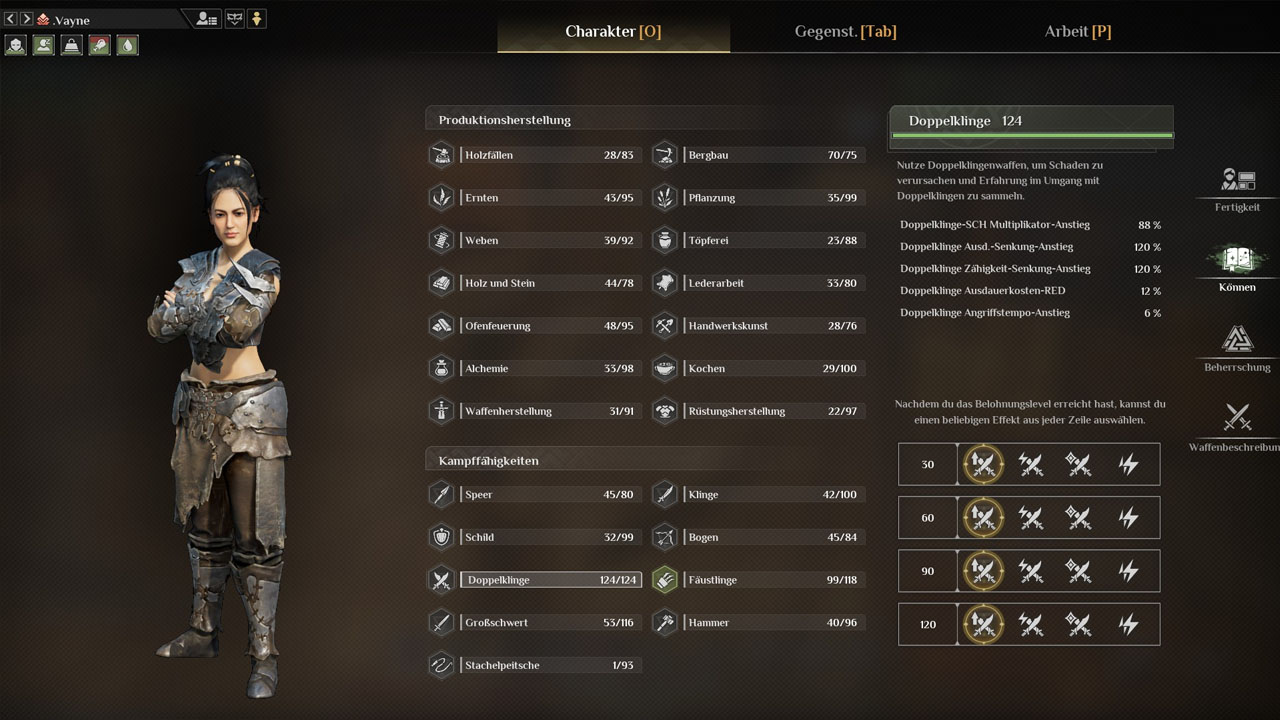Image resolution: width=1280 pixels, height=720 pixels.
Task: Go to the previous character with left arrow
Action: 11,19
